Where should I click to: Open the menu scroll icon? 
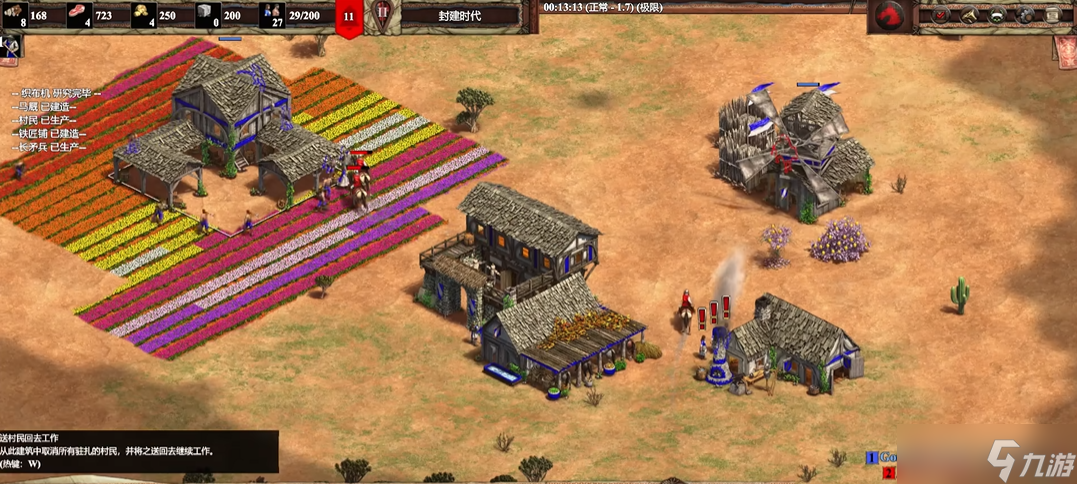(1052, 15)
